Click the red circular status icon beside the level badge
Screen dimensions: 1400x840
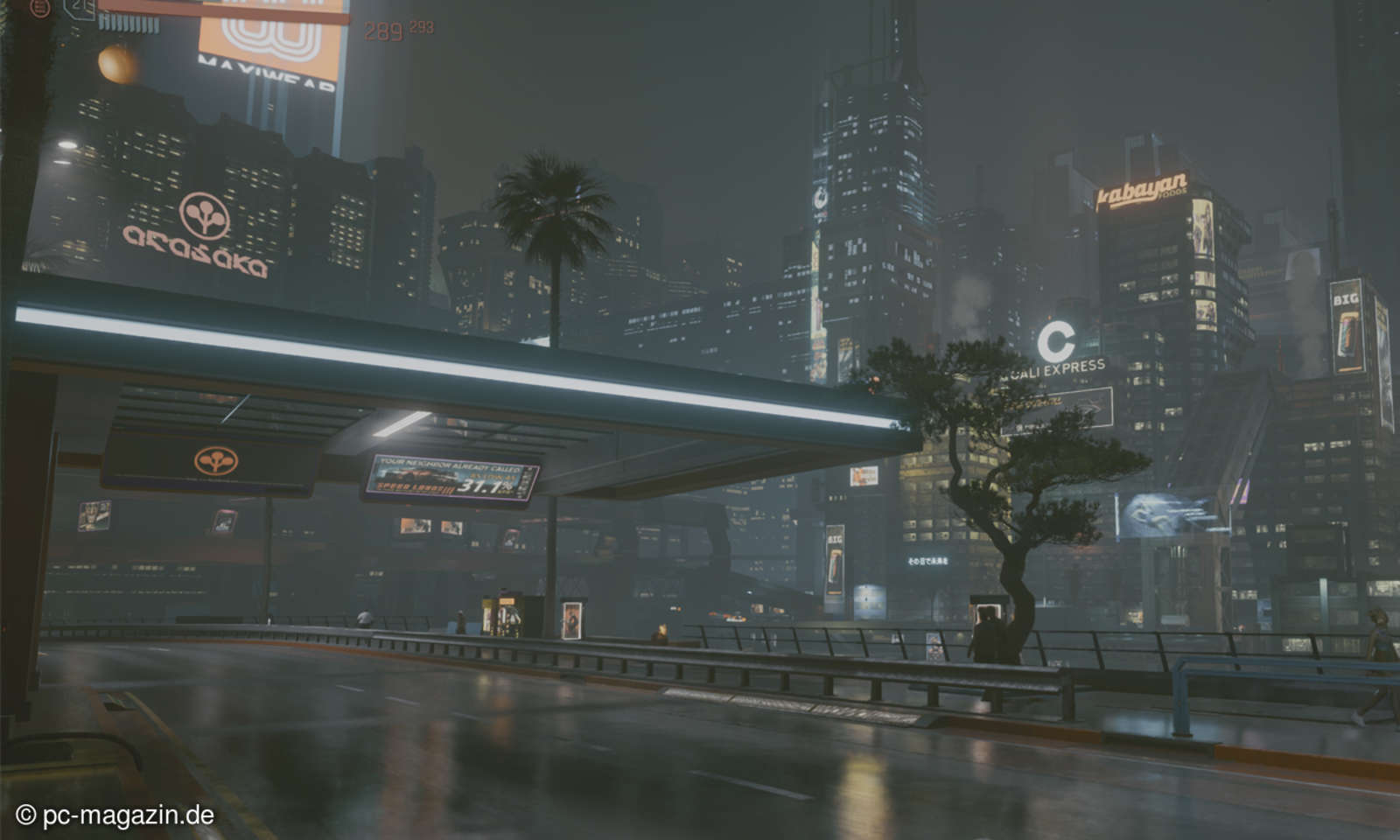click(40, 10)
